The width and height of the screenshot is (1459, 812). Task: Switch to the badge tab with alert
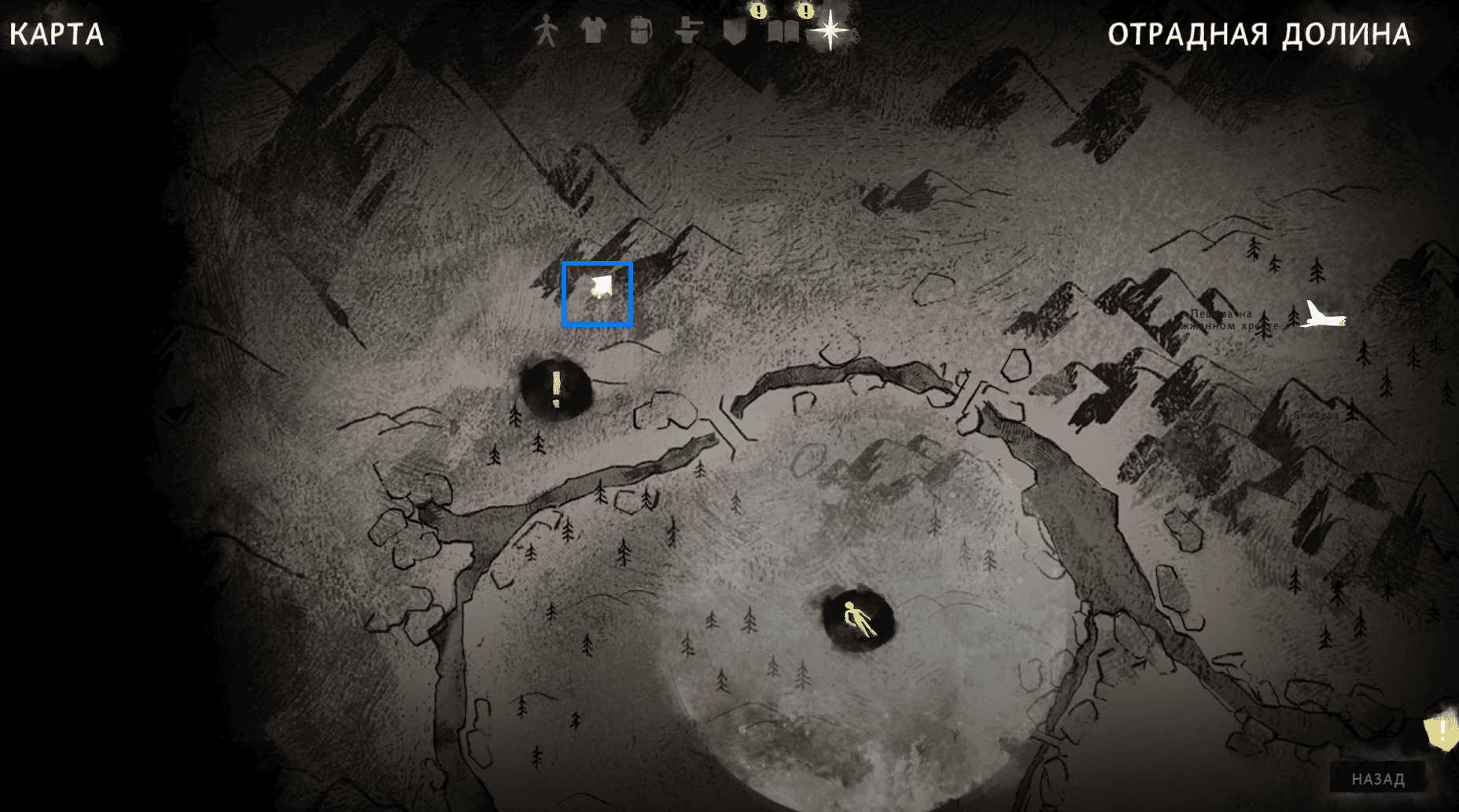(735, 30)
